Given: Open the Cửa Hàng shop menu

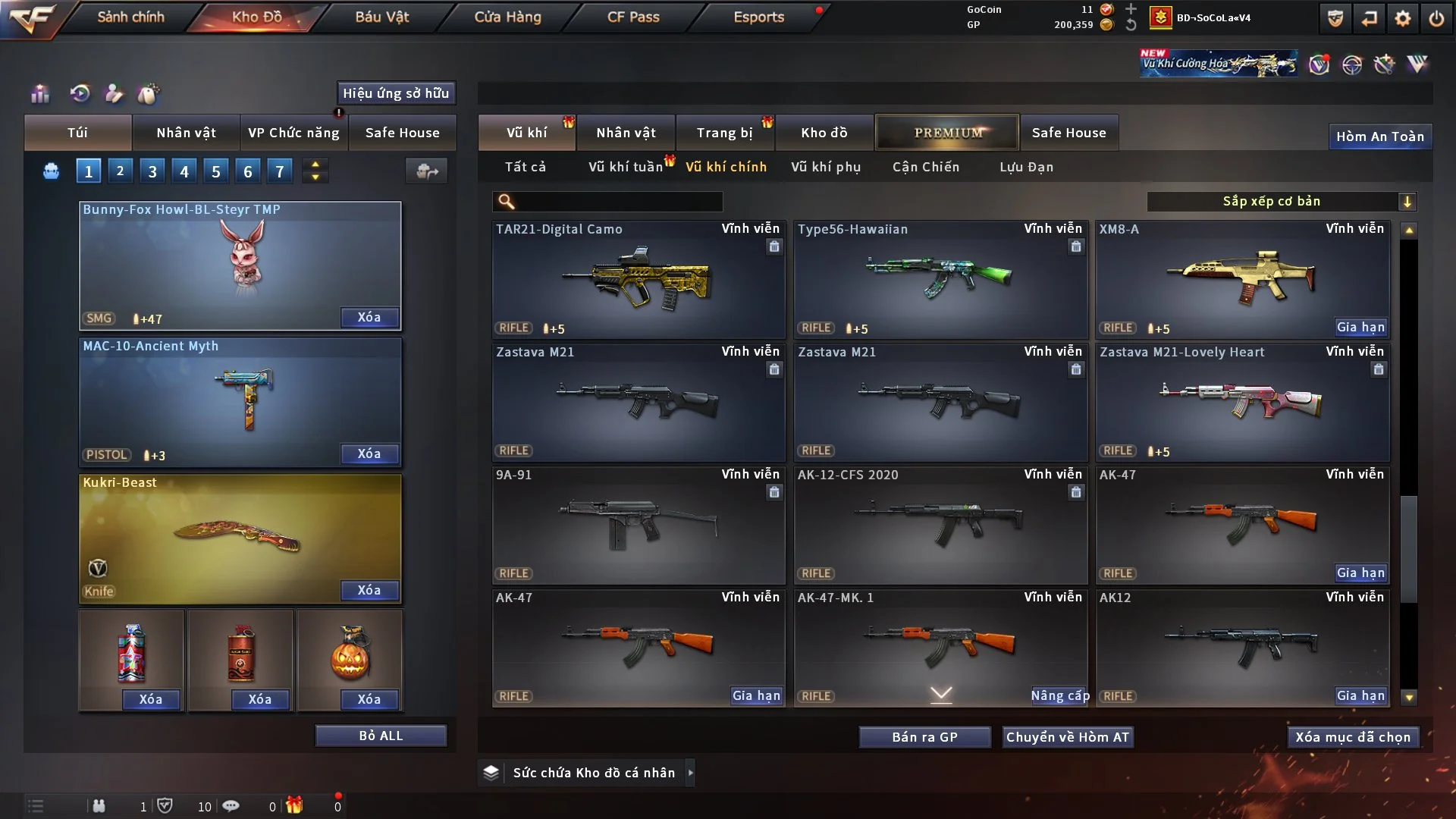Looking at the screenshot, I should pyautogui.click(x=507, y=17).
